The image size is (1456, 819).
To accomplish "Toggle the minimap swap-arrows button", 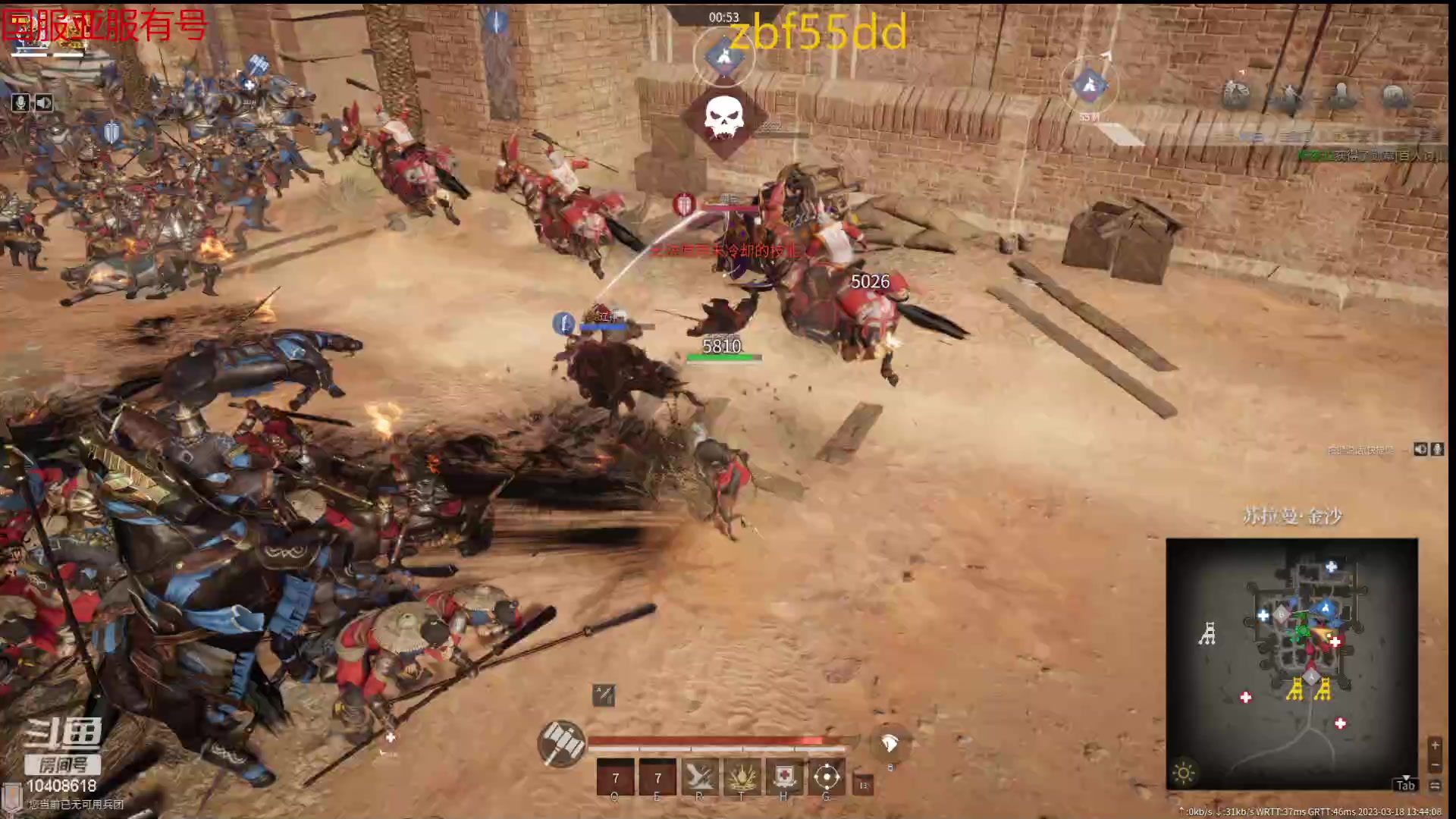I will pos(1435,786).
